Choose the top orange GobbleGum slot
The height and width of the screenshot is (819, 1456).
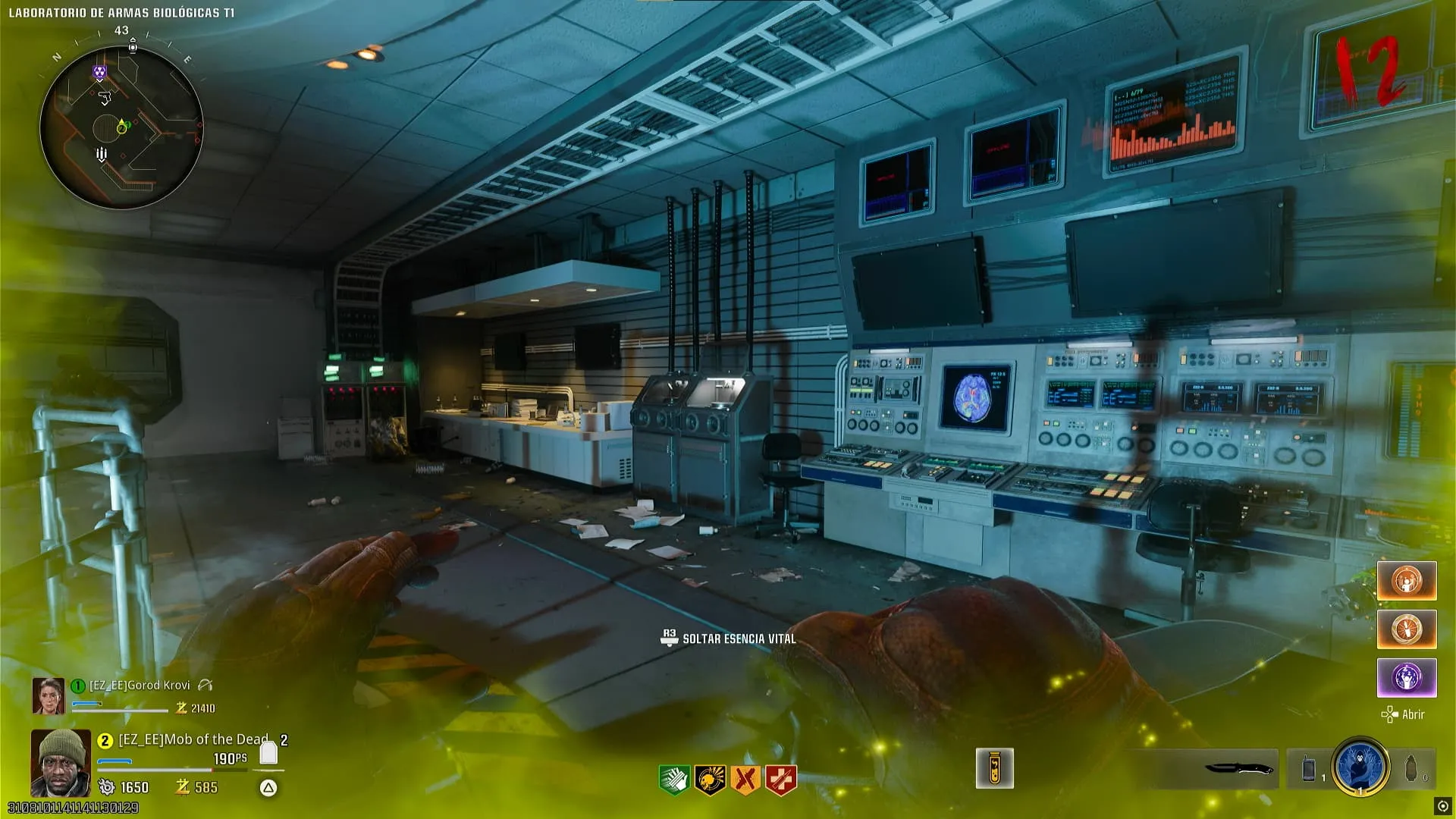1407,581
